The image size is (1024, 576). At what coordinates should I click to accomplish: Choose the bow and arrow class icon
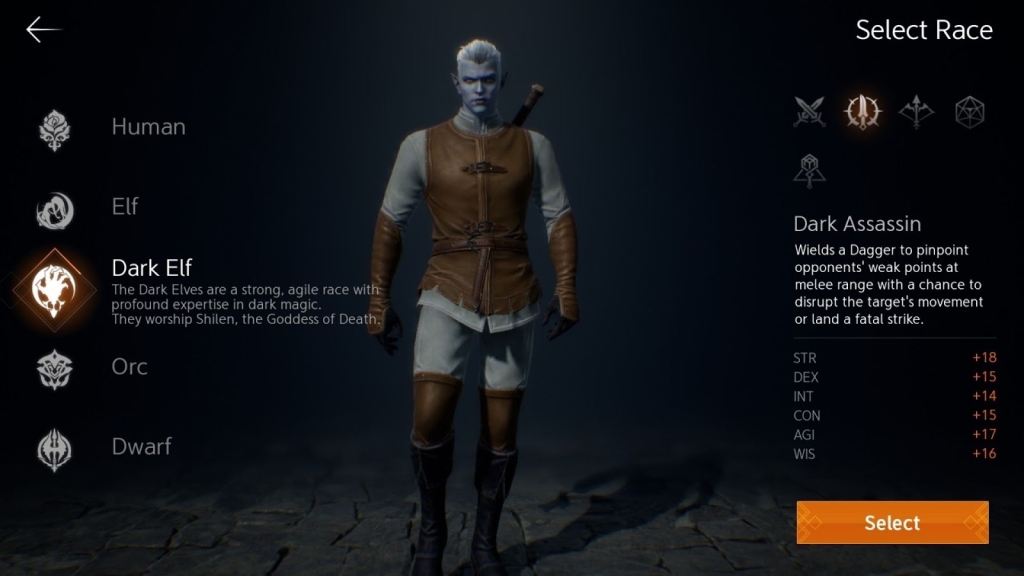pos(916,112)
